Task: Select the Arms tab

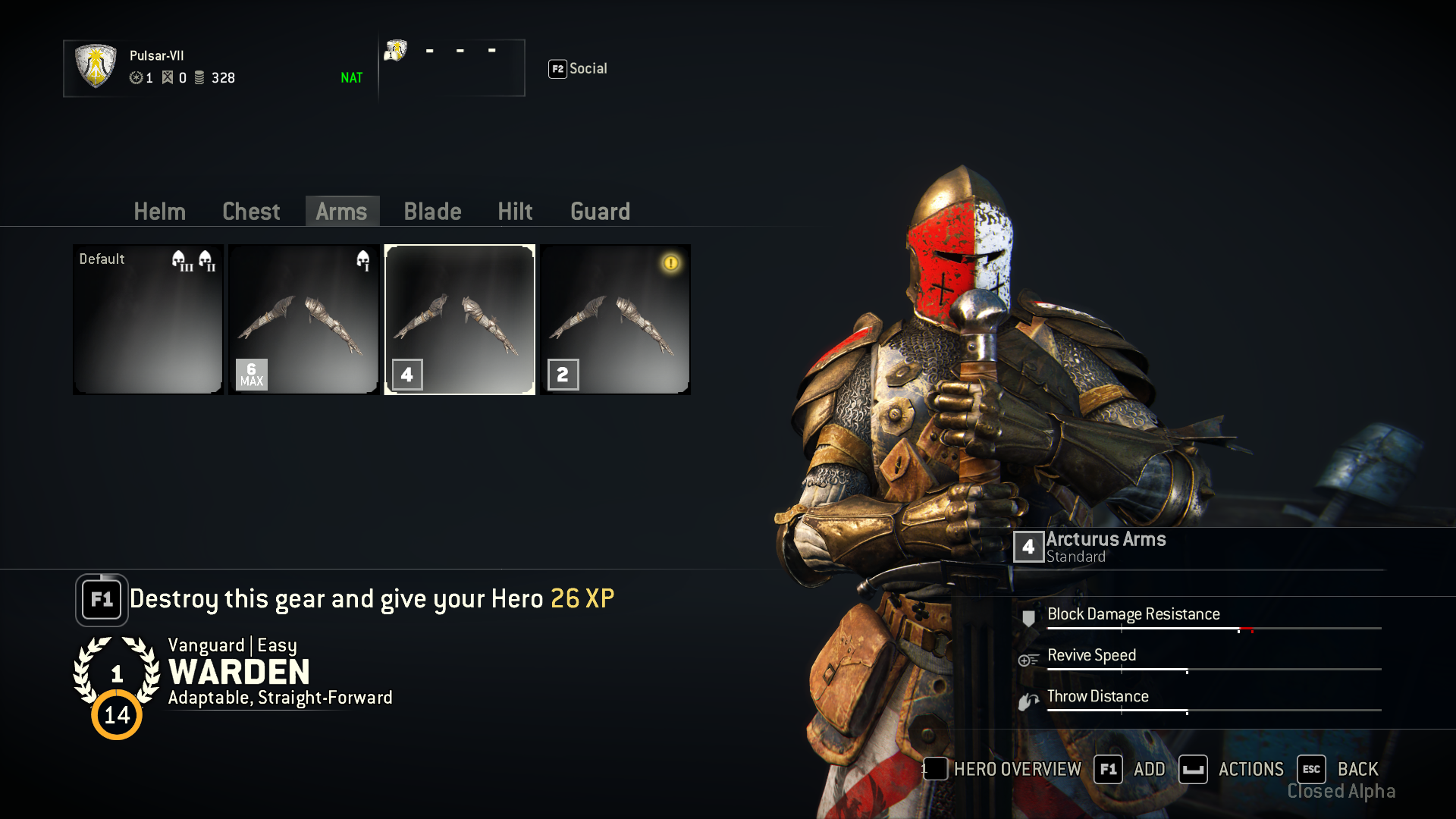Action: point(341,212)
